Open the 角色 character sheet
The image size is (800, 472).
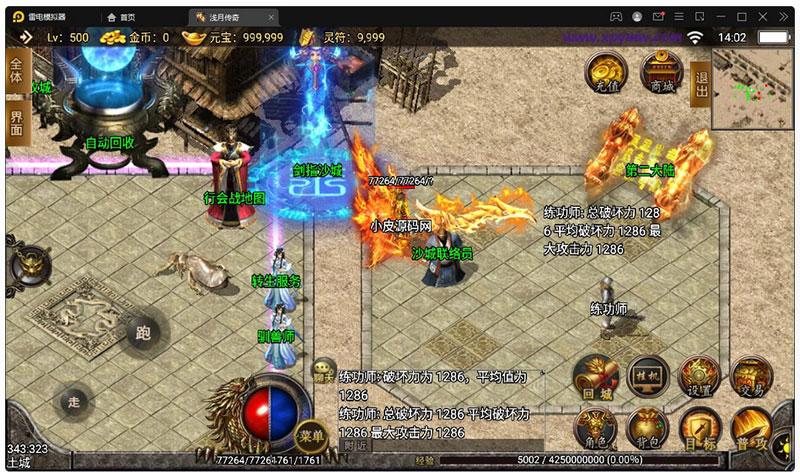pos(598,429)
